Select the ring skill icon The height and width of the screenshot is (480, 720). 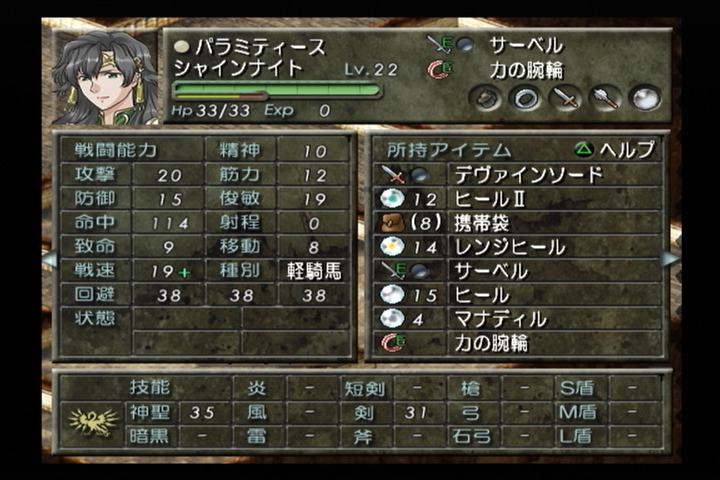(x=526, y=98)
